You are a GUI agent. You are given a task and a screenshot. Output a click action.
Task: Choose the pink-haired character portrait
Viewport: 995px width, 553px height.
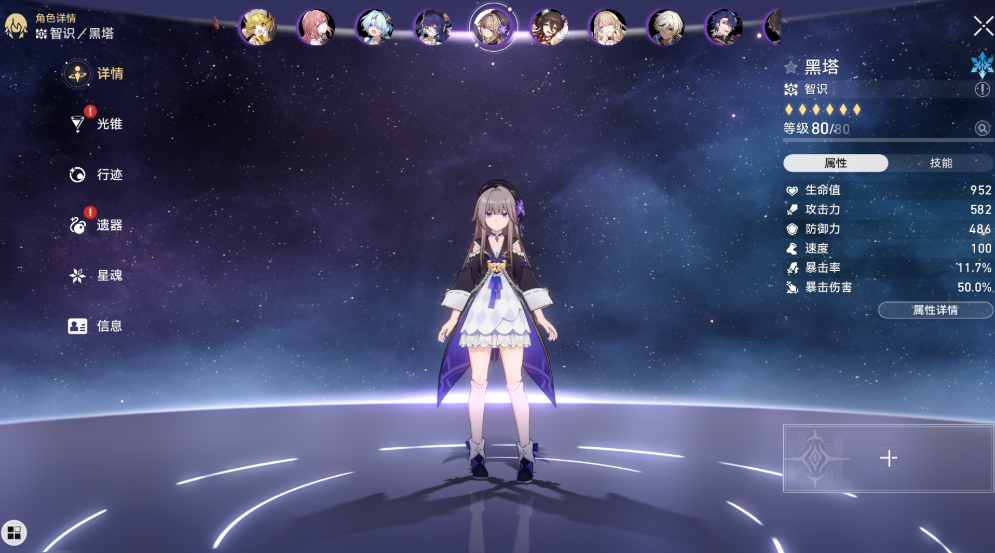tap(315, 27)
